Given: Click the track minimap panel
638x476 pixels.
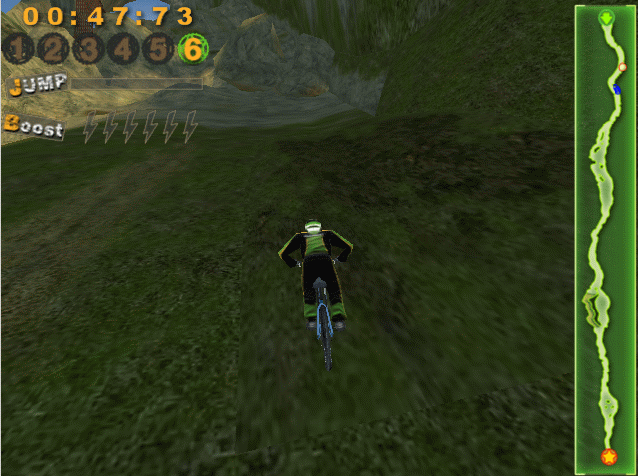Looking at the screenshot, I should pos(604,238).
